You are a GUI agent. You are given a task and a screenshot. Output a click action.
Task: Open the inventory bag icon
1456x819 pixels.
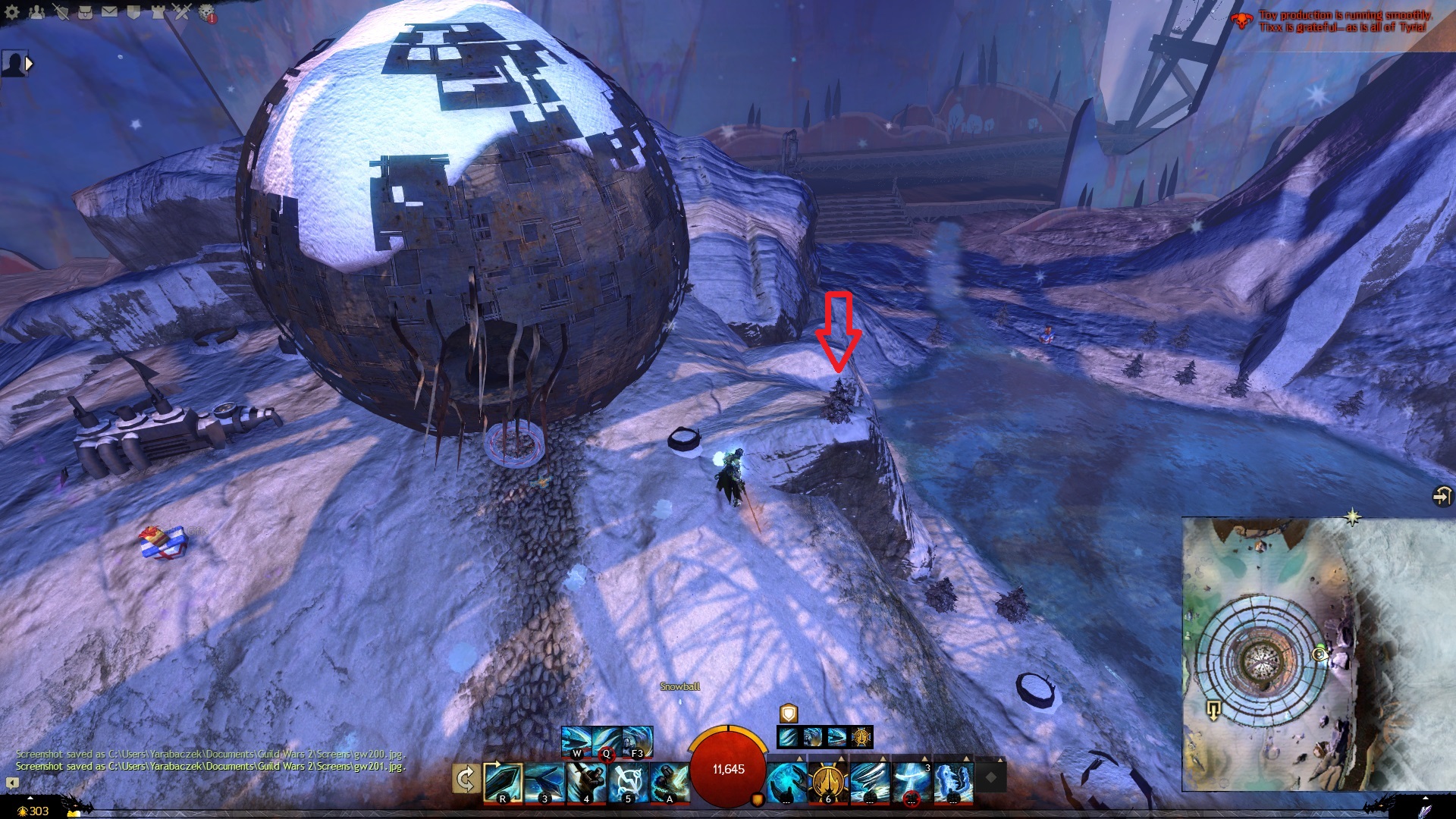85,11
